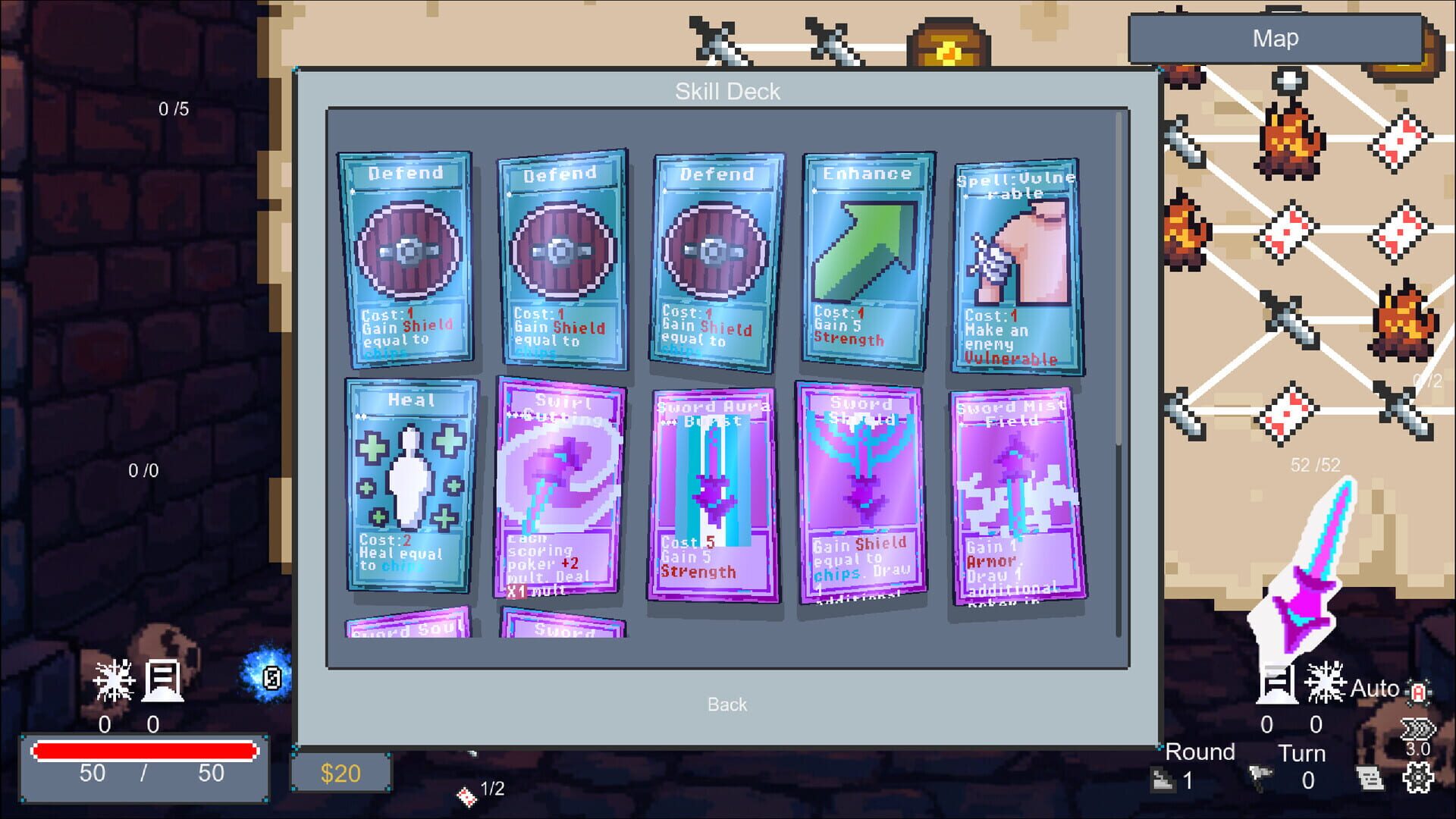Click the treasure chest icon at the top
Image resolution: width=1456 pixels, height=819 pixels.
(948, 42)
